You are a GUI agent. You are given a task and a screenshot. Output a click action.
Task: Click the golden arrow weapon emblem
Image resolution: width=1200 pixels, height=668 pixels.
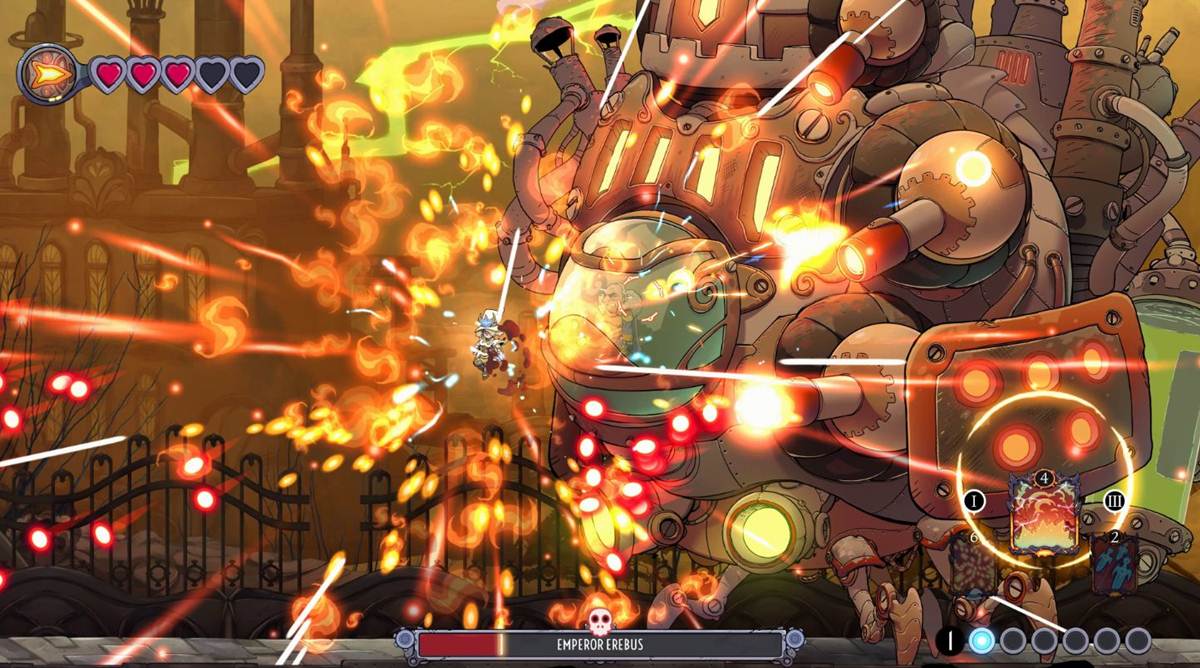pos(49,74)
